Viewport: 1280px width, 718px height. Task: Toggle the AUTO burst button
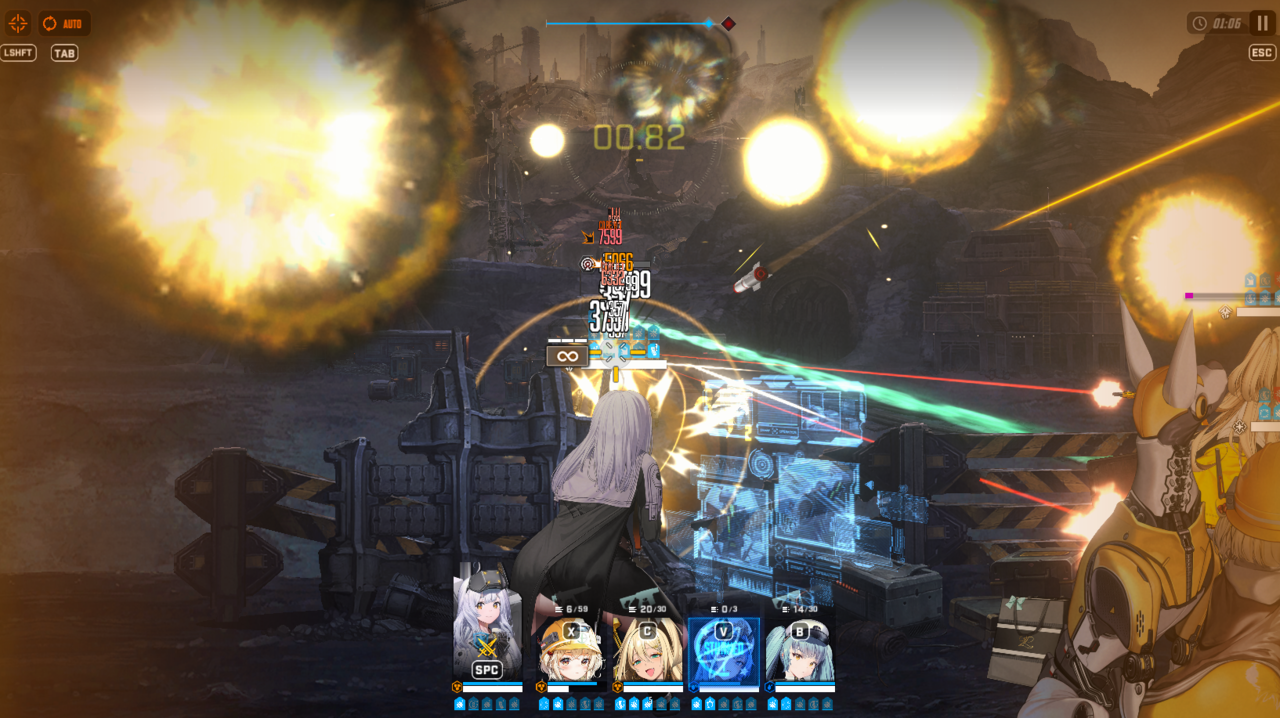pyautogui.click(x=64, y=23)
